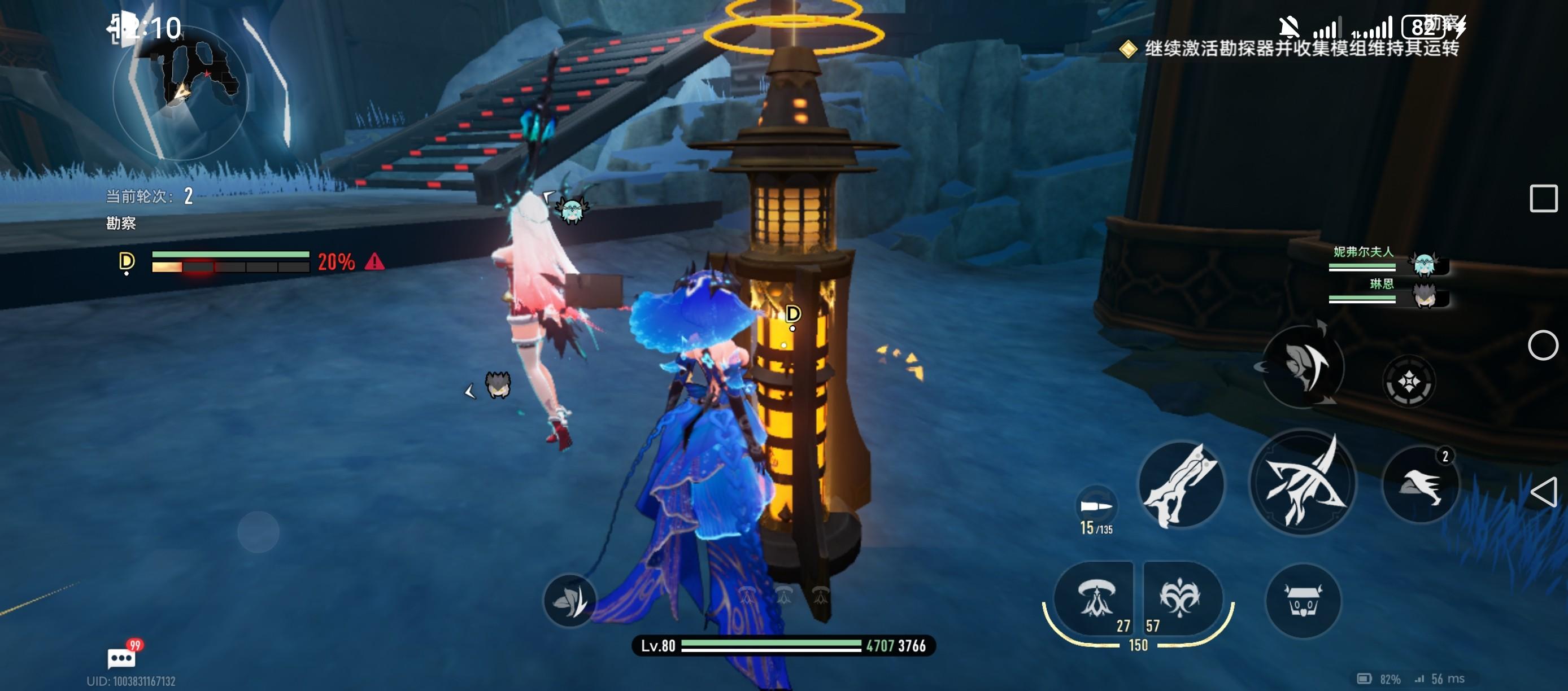Screen dimensions: 1568x691
Task: Use the bird dodge button with 2 charges
Action: pyautogui.click(x=1421, y=484)
